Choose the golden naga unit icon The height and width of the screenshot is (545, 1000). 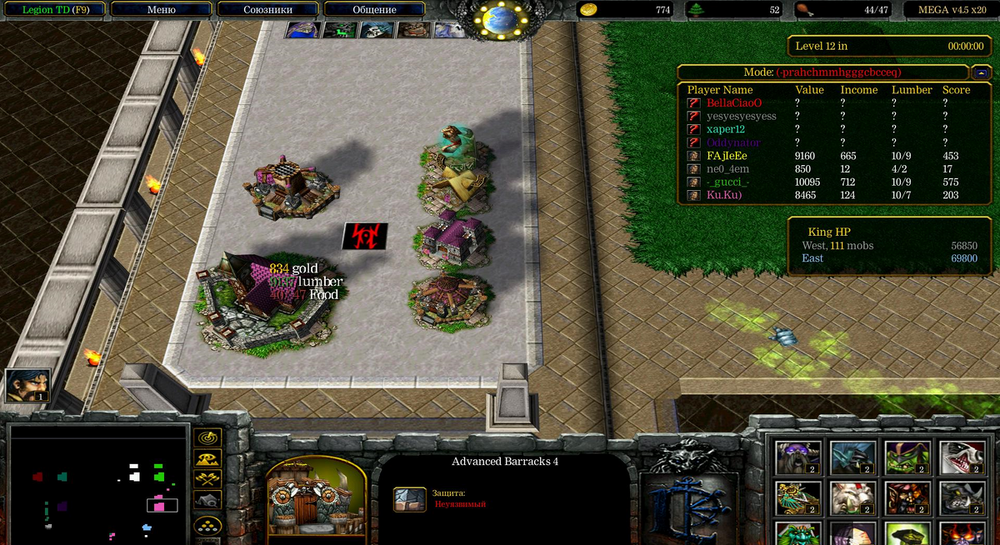point(798,497)
